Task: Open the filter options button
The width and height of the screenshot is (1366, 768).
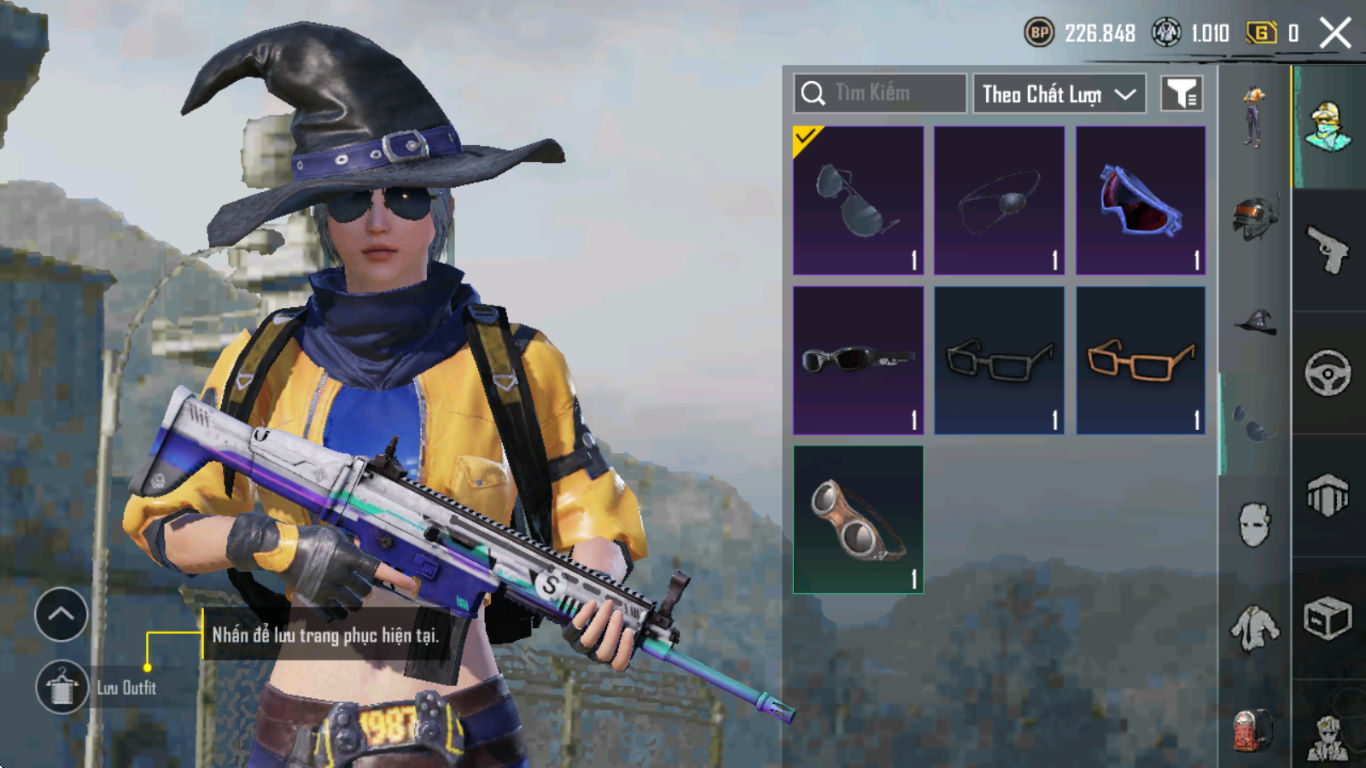Action: pyautogui.click(x=1181, y=94)
